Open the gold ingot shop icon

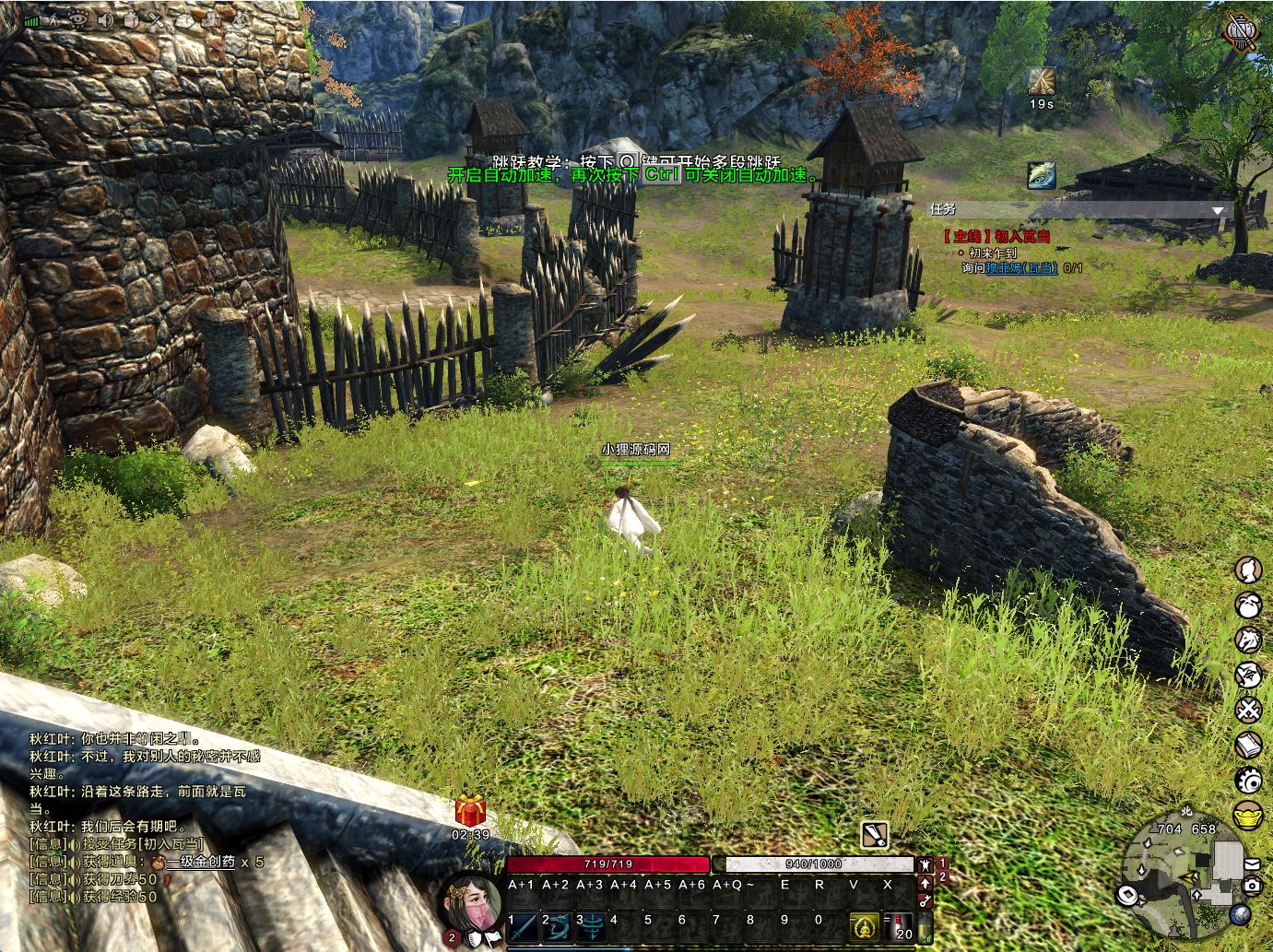(x=1248, y=816)
